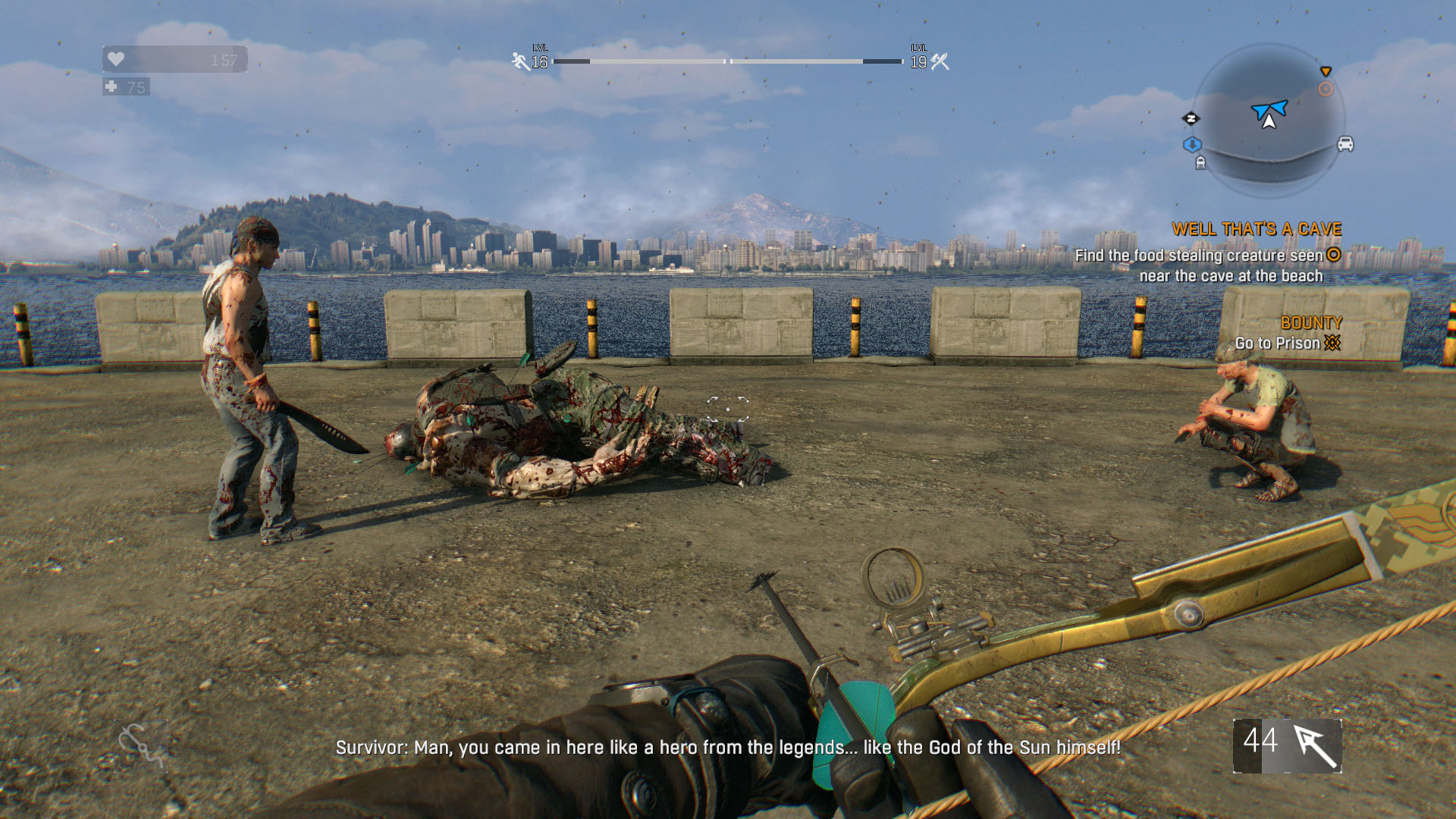Click the running-figure agility level icon
Viewport: 1456px width, 819px height.
pyautogui.click(x=520, y=61)
